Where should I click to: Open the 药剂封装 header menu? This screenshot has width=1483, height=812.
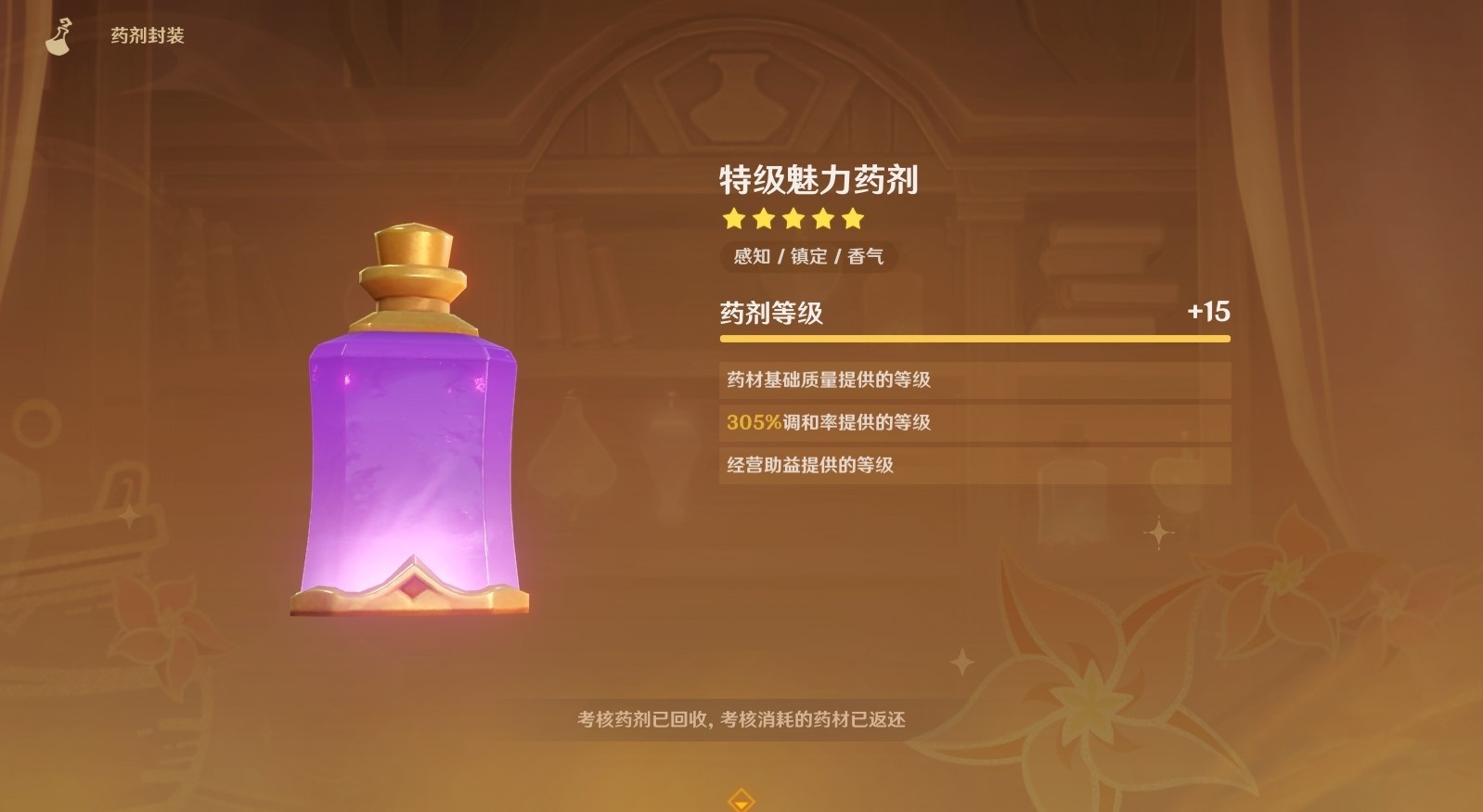pos(145,37)
